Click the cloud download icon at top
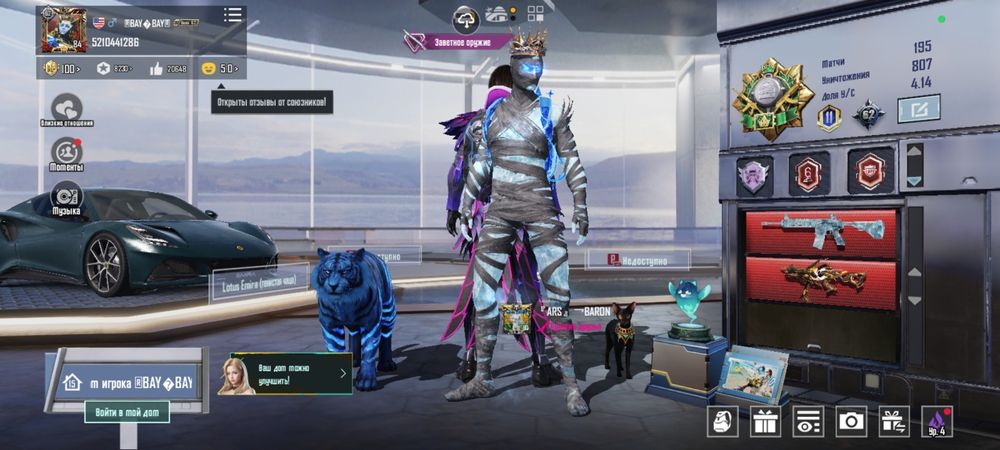This screenshot has width=1000, height=450. coord(466,17)
